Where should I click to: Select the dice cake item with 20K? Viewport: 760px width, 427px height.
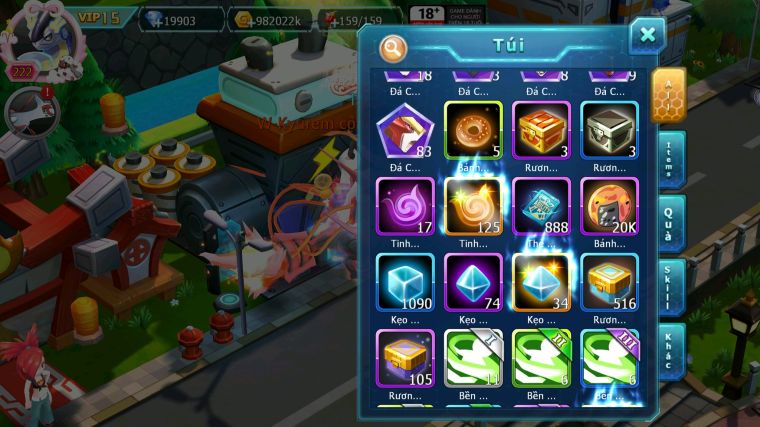[x=609, y=206]
